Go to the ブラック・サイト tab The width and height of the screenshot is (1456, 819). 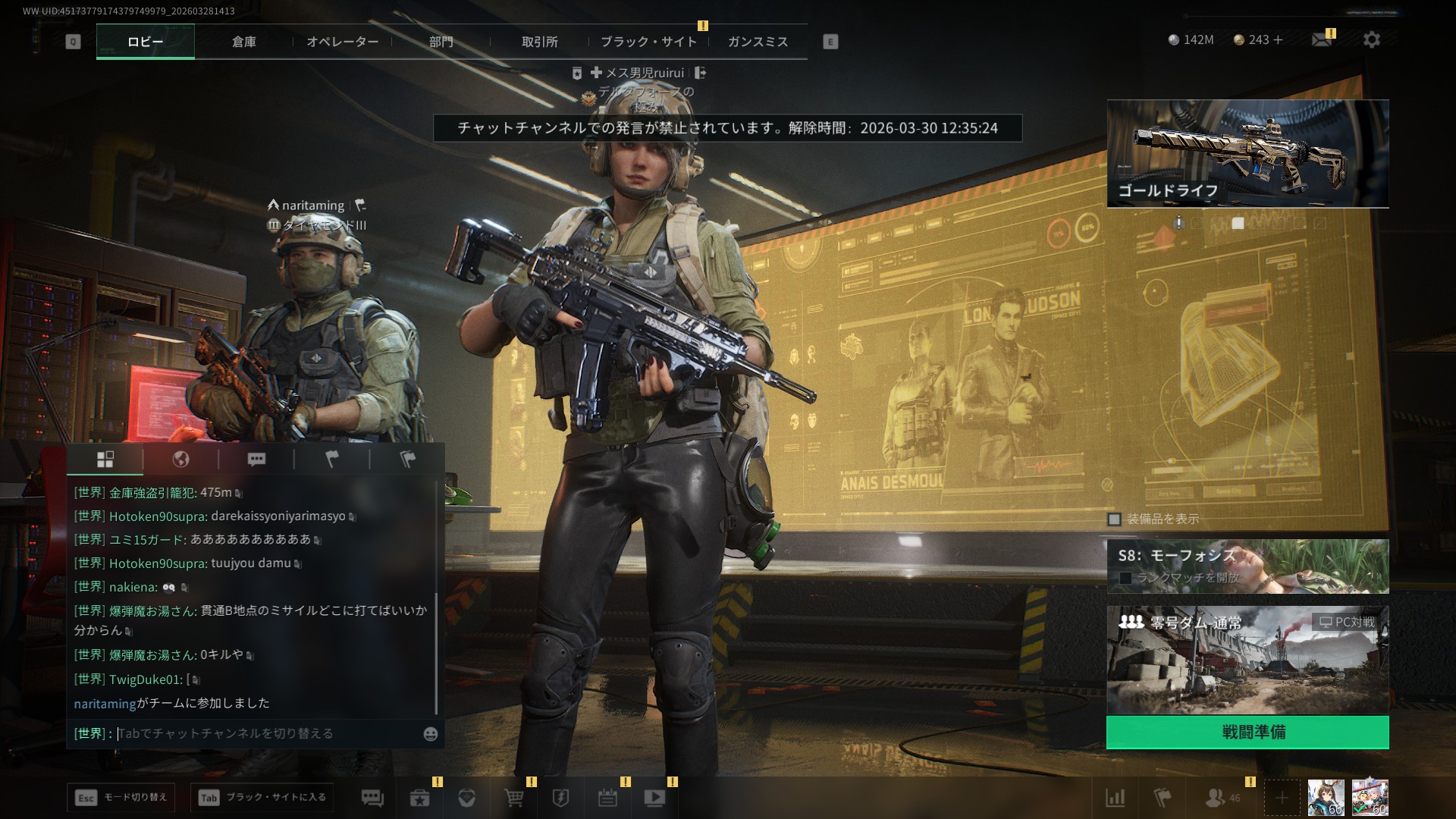click(x=648, y=42)
